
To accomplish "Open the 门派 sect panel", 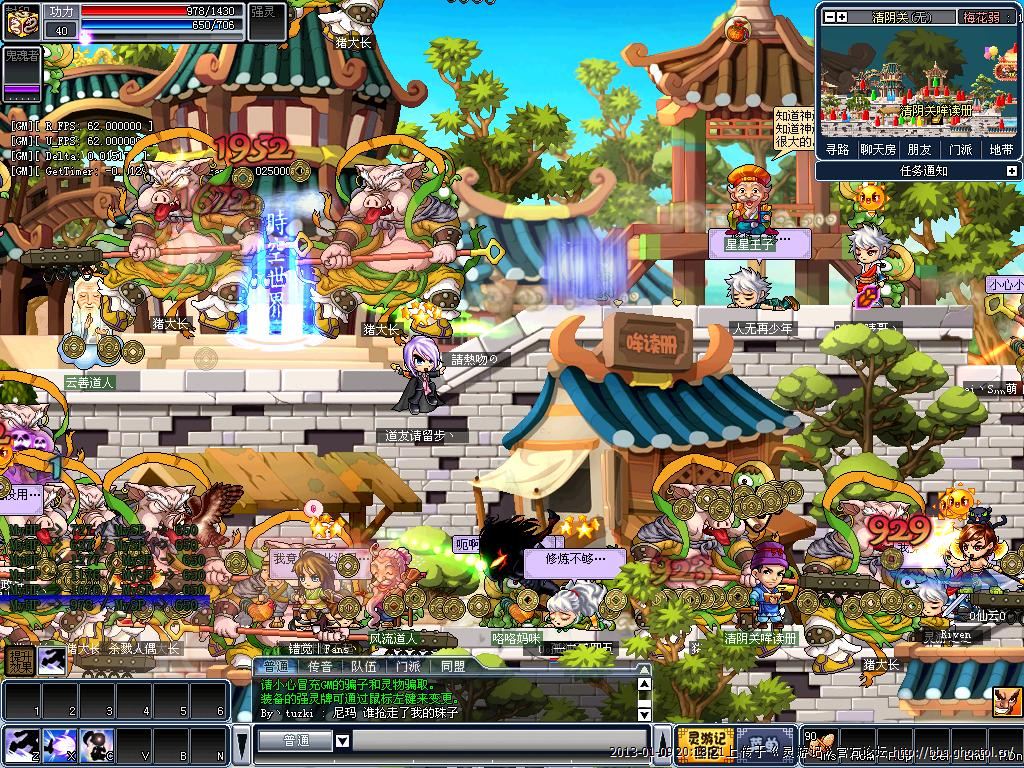I will coord(960,150).
